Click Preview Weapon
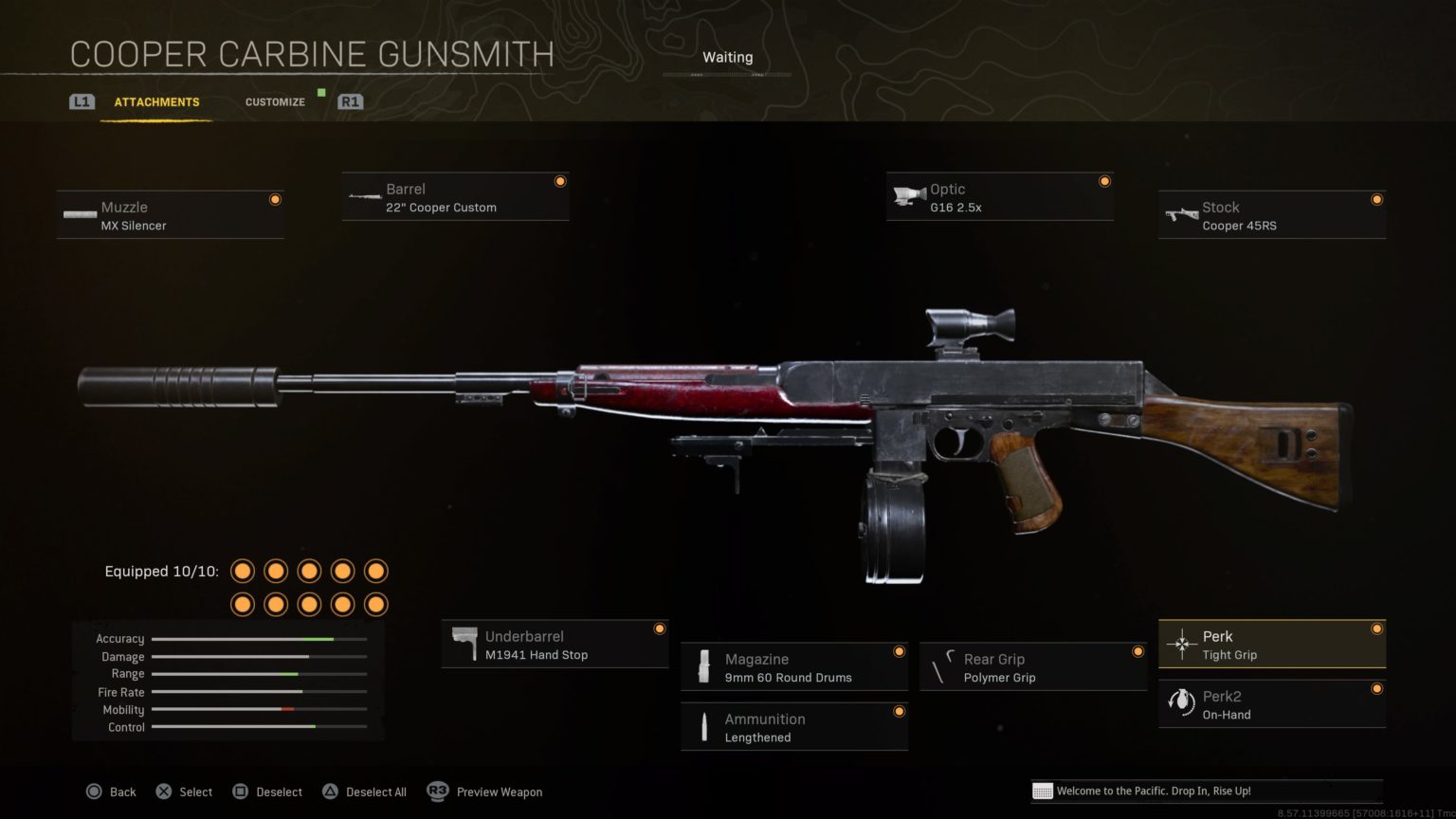This screenshot has width=1456, height=819. 500,792
